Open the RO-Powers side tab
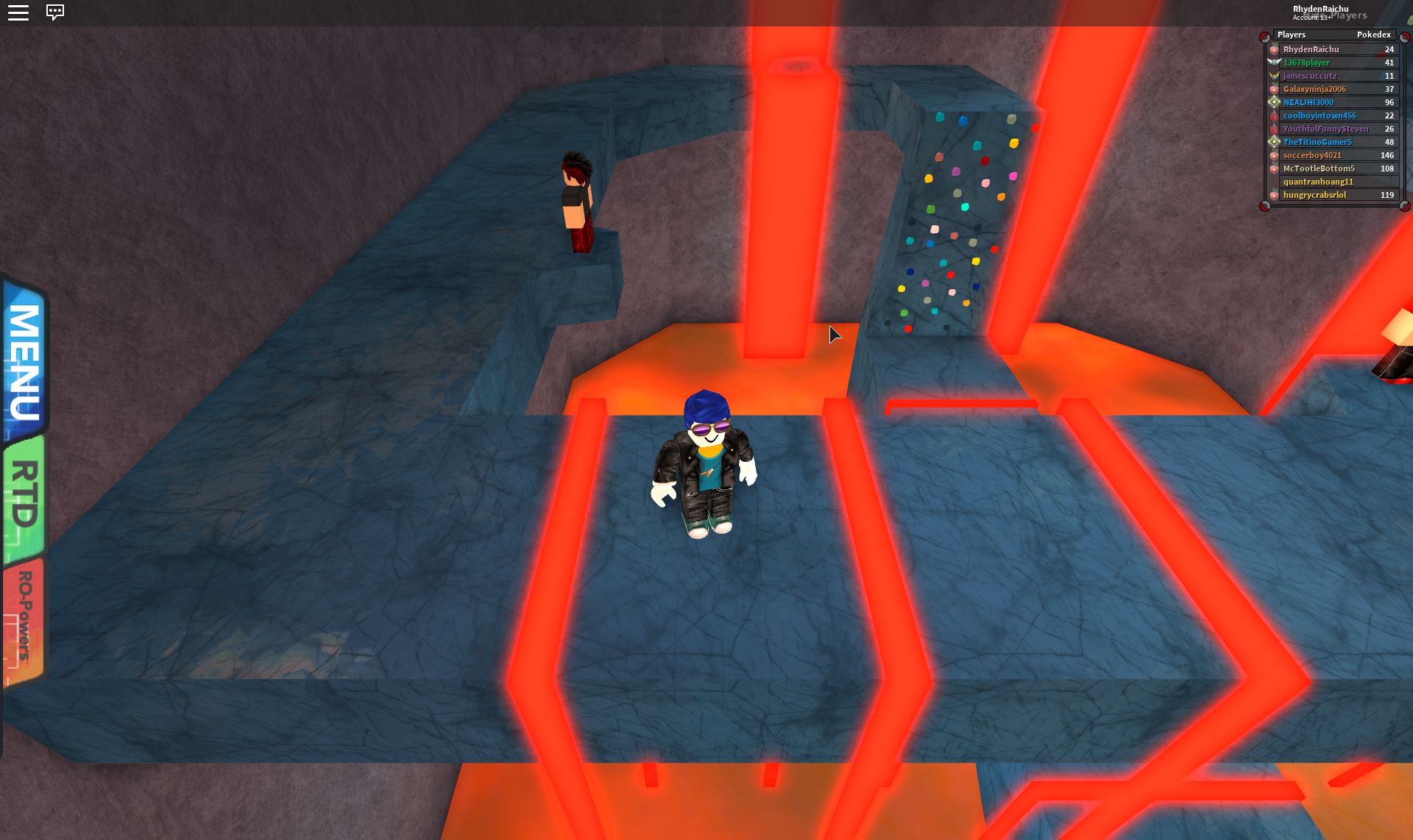The height and width of the screenshot is (840, 1413). point(24,616)
